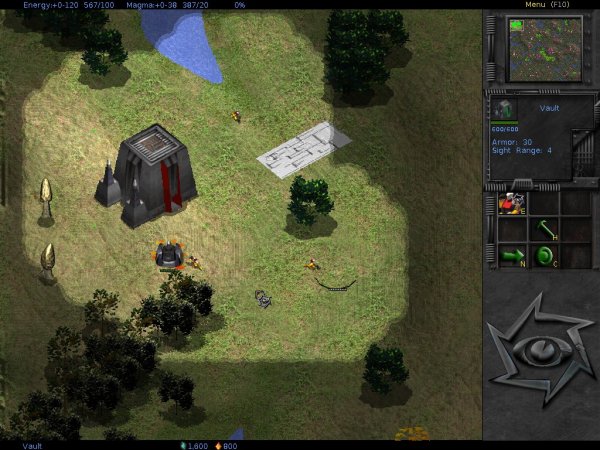This screenshot has height=450, width=600.
Task: Choose the engineer unit build icon
Action: 512,204
